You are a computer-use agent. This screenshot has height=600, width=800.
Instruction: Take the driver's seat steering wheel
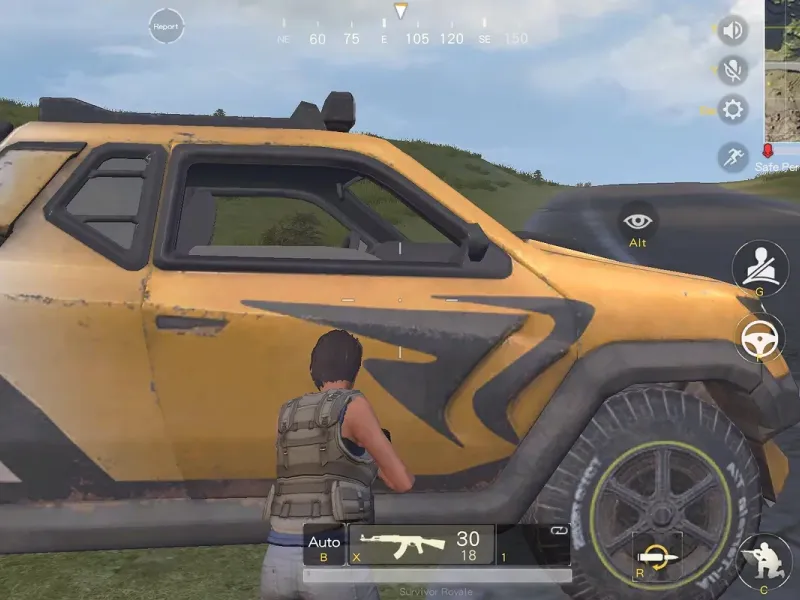[760, 338]
